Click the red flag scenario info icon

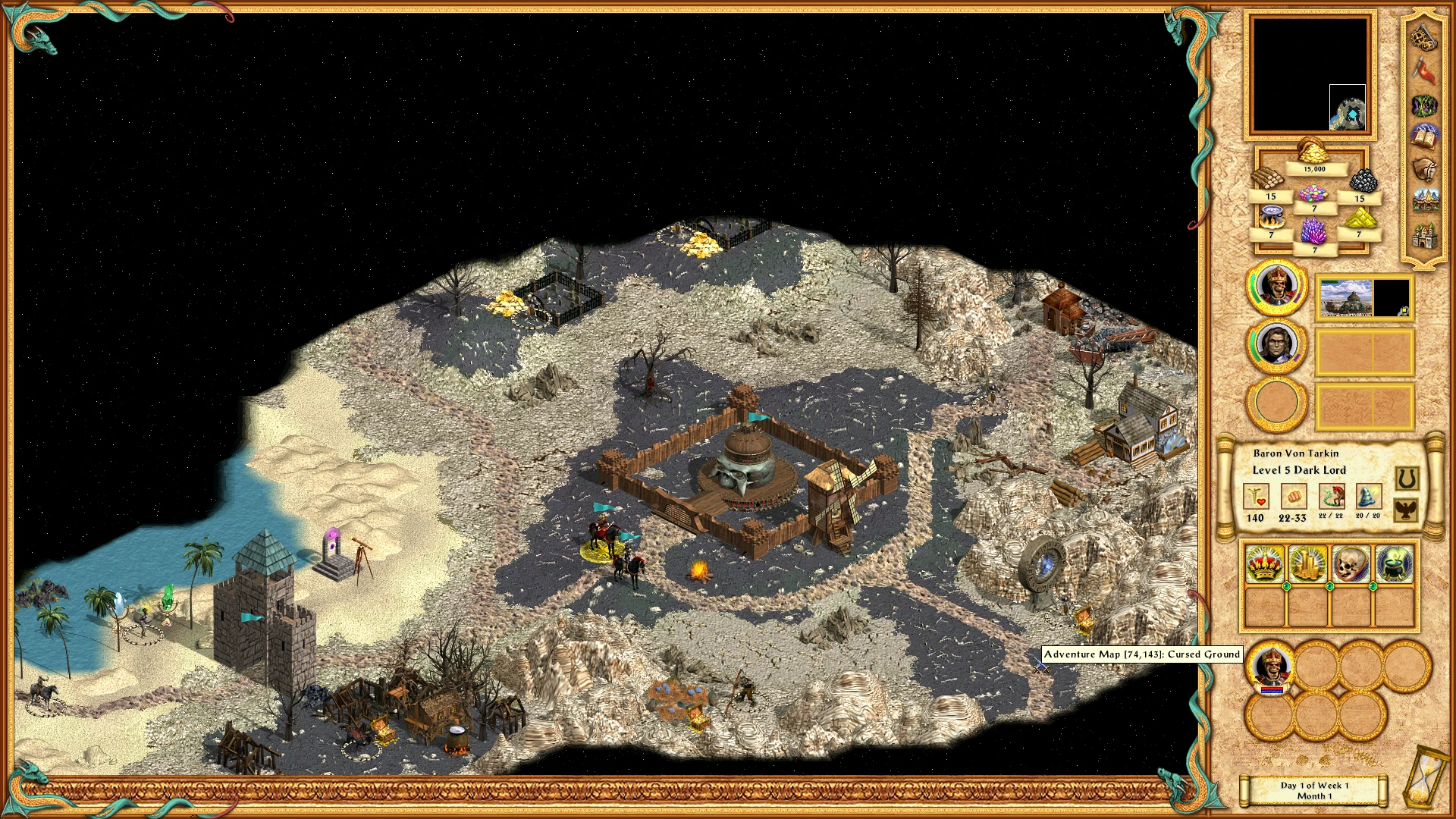click(x=1423, y=70)
